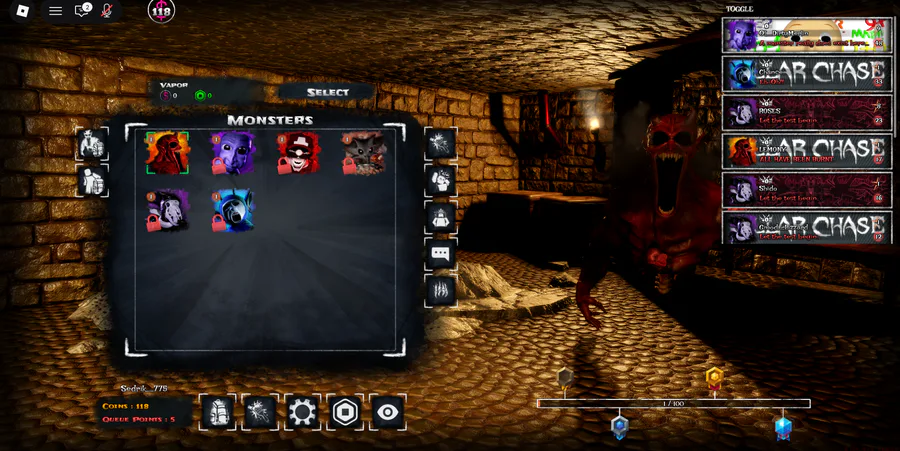Select the ROSES player row
Image resolution: width=900 pixels, height=451 pixels.
click(x=806, y=111)
